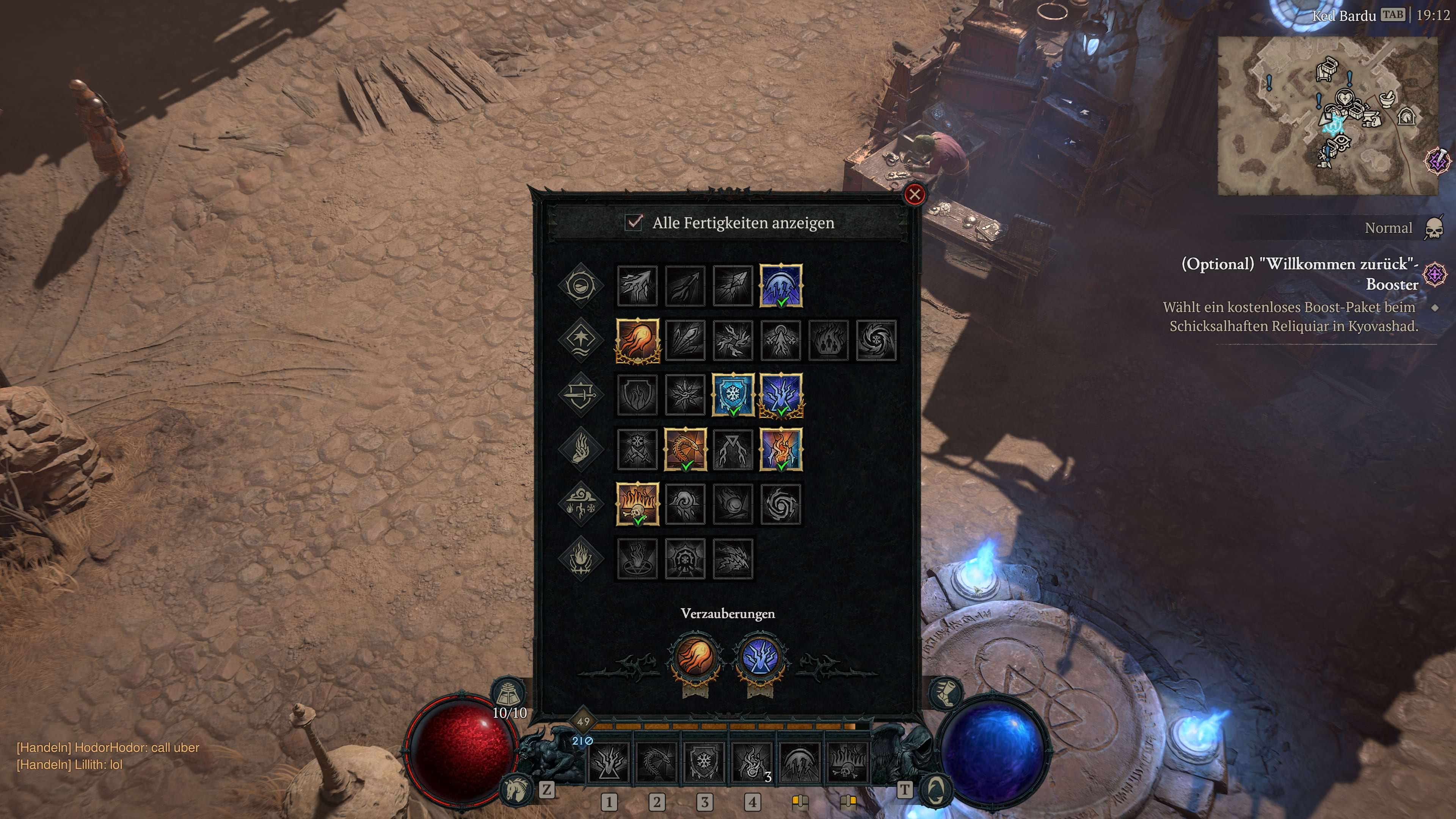Viewport: 1456px width, 819px height.
Task: Select the orange fireball skill in the grid
Action: click(637, 340)
